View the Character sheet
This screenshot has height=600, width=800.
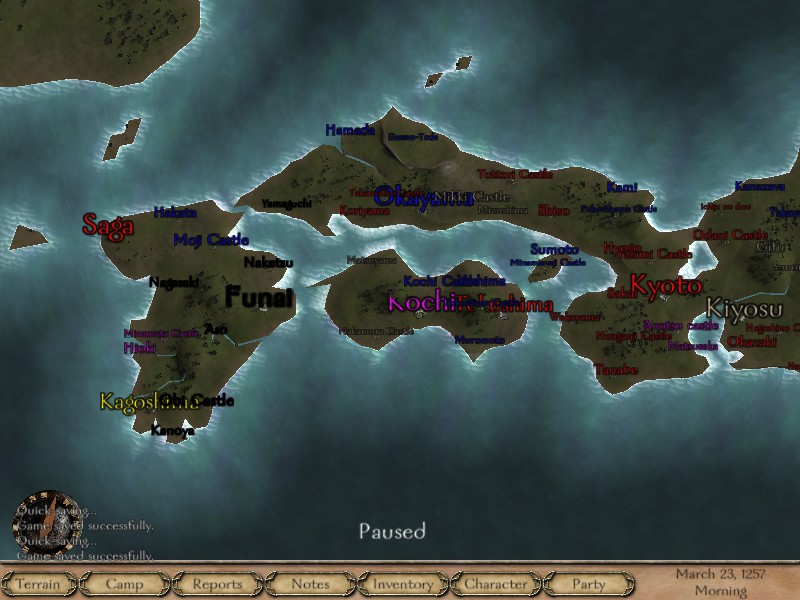click(x=496, y=584)
